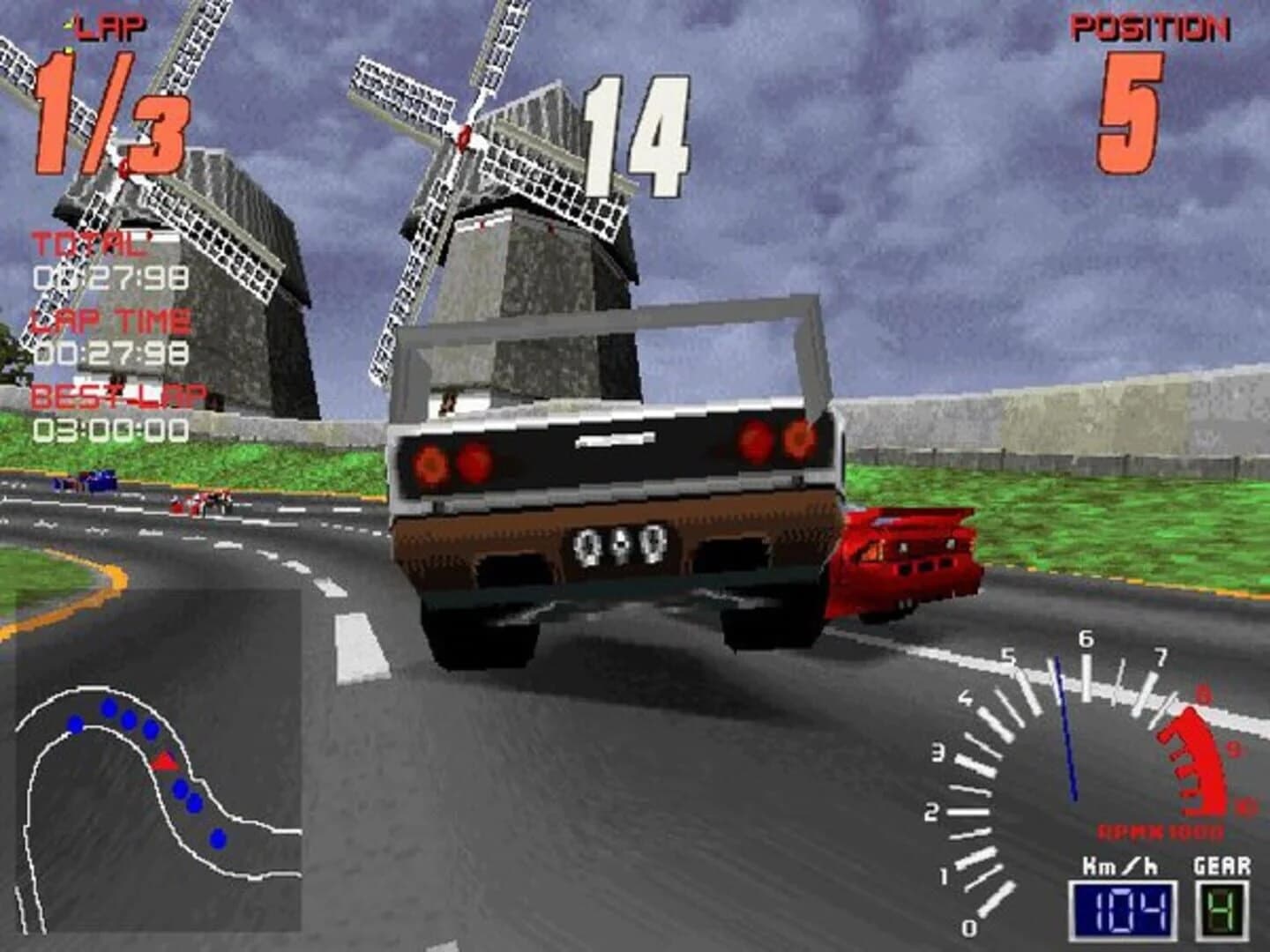Screen dimensions: 1270x952
Task: Select a blue opponent dot on the minimap
Action: click(x=110, y=710)
